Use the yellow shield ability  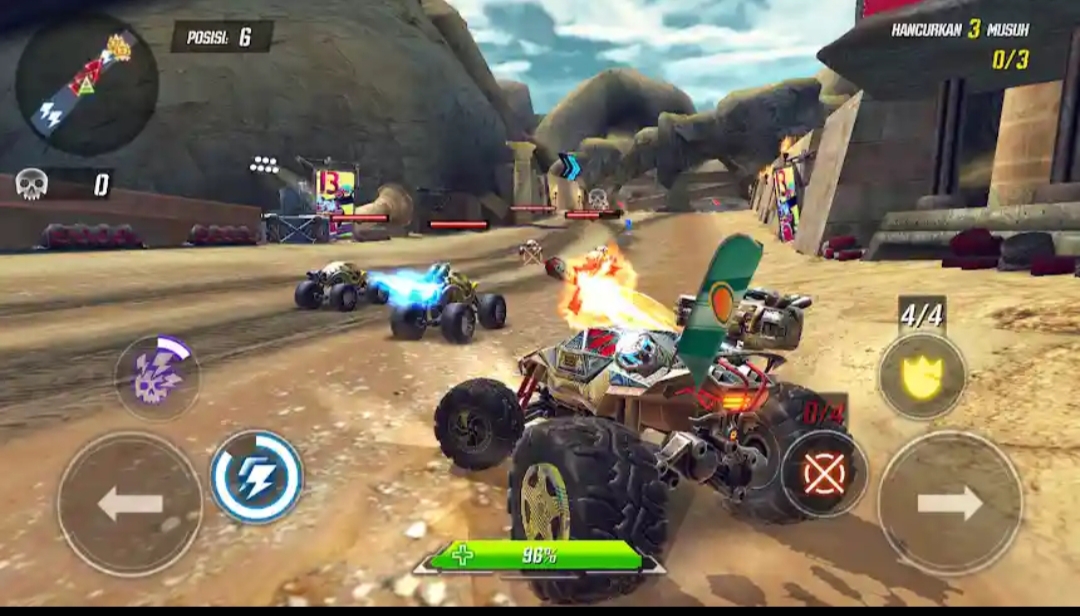(x=922, y=375)
